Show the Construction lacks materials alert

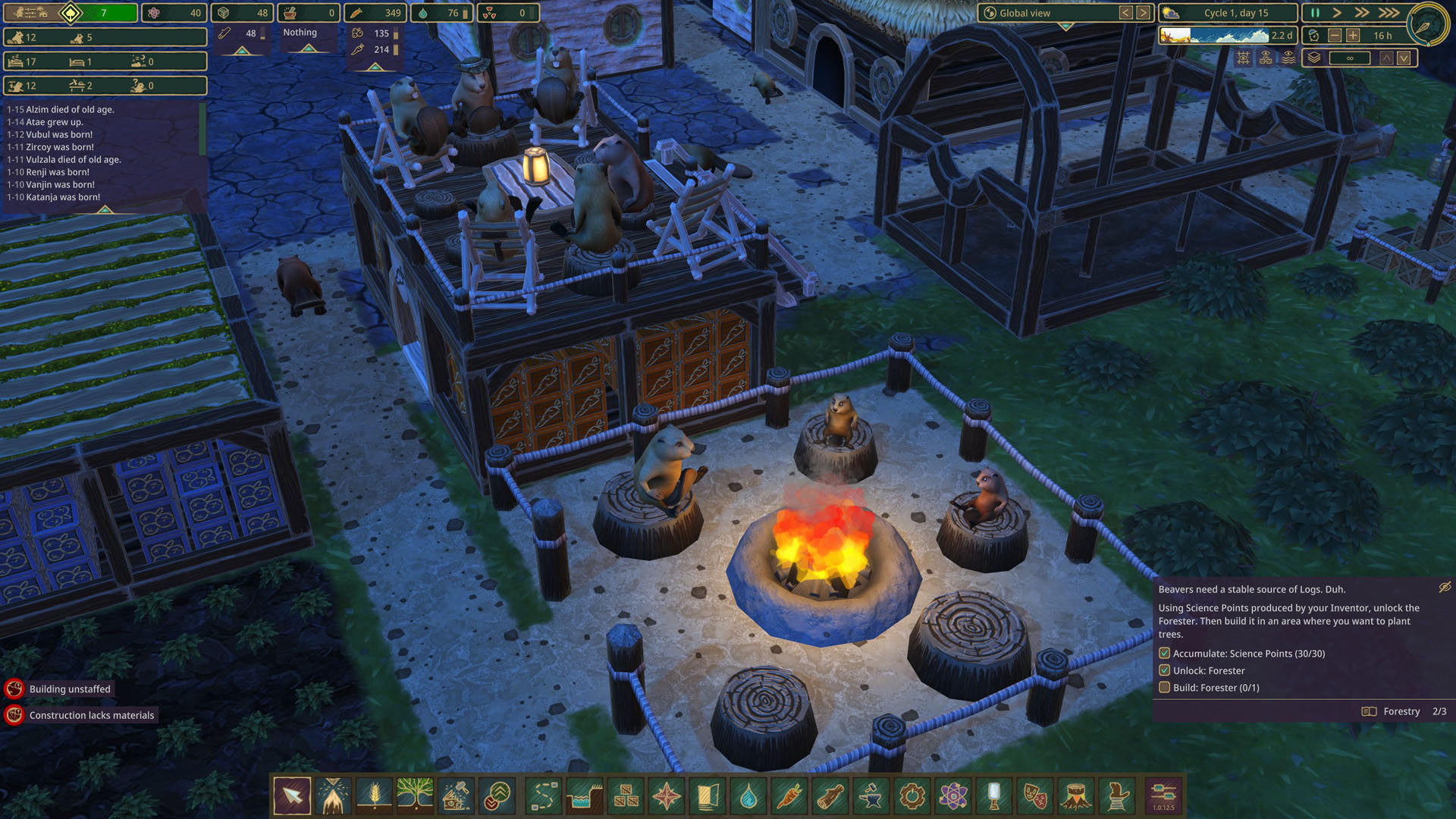click(91, 715)
